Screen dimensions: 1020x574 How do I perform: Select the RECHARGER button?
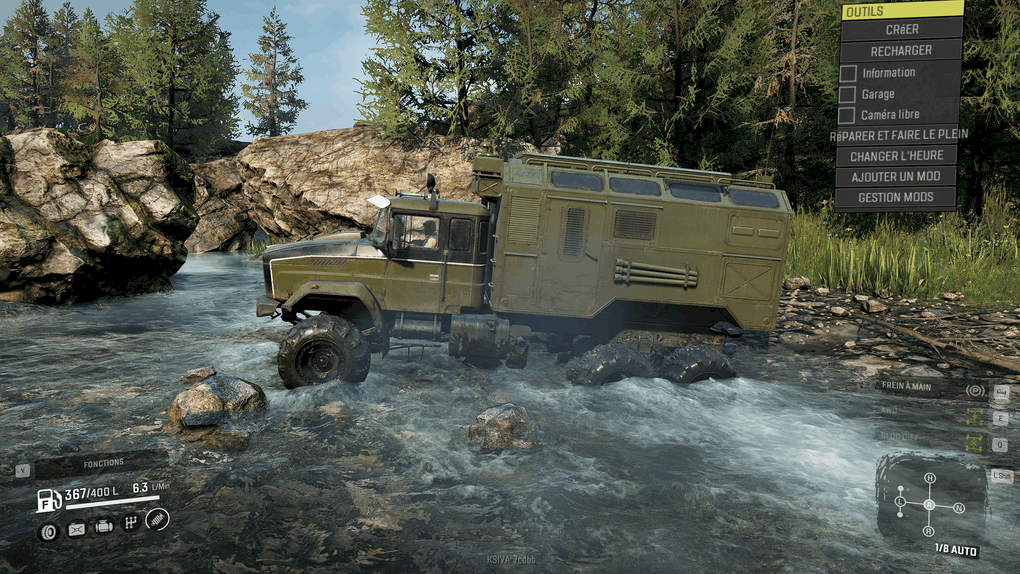click(x=901, y=51)
